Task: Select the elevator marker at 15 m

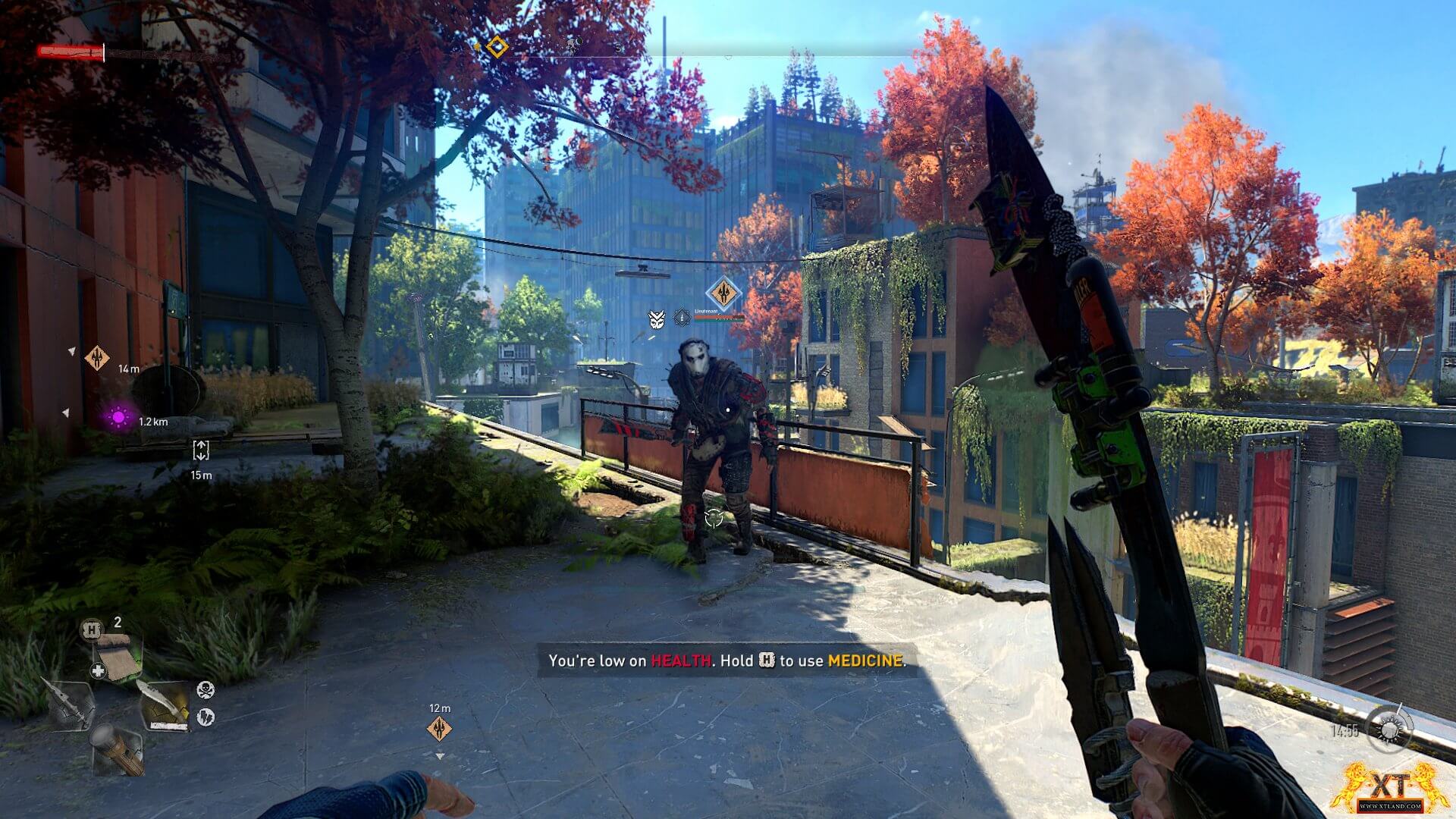Action: [201, 450]
